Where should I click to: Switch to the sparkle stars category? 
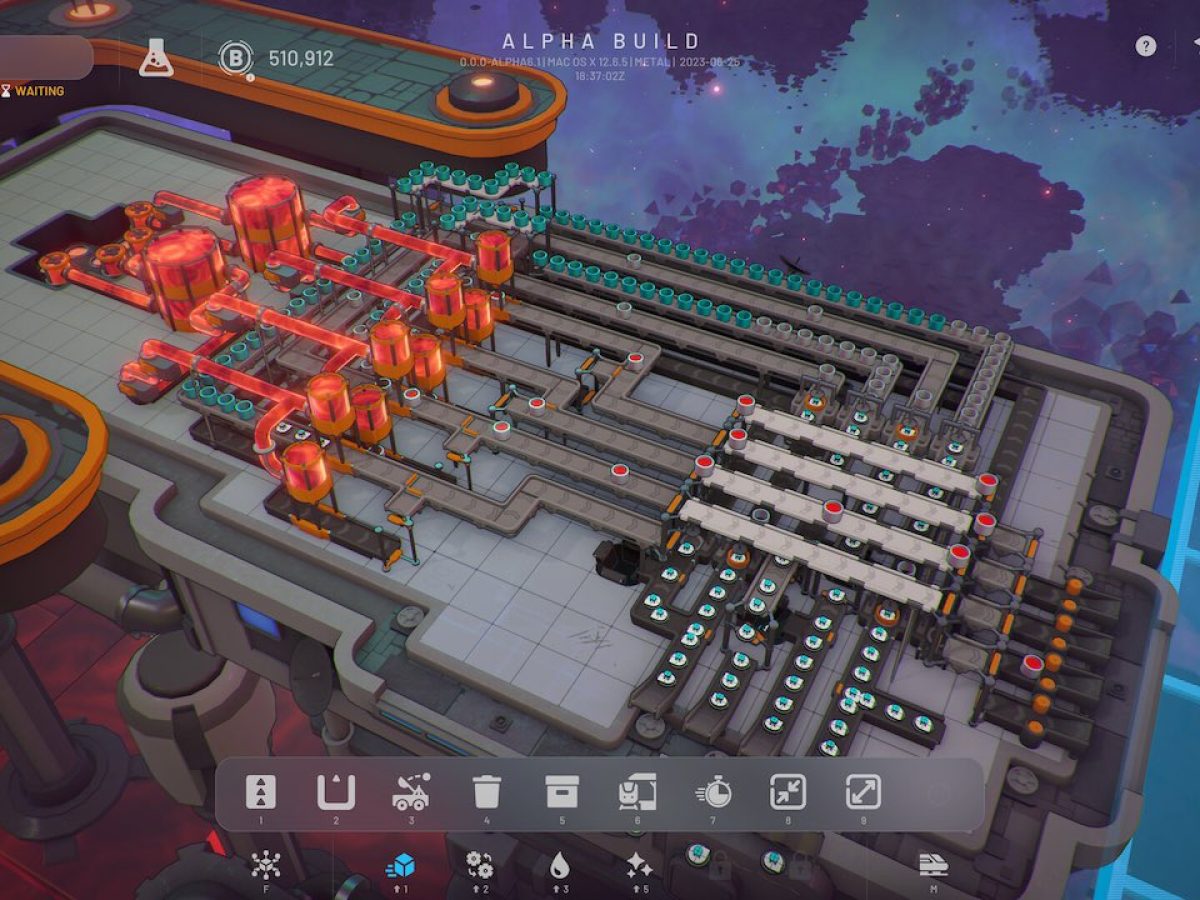pos(638,865)
